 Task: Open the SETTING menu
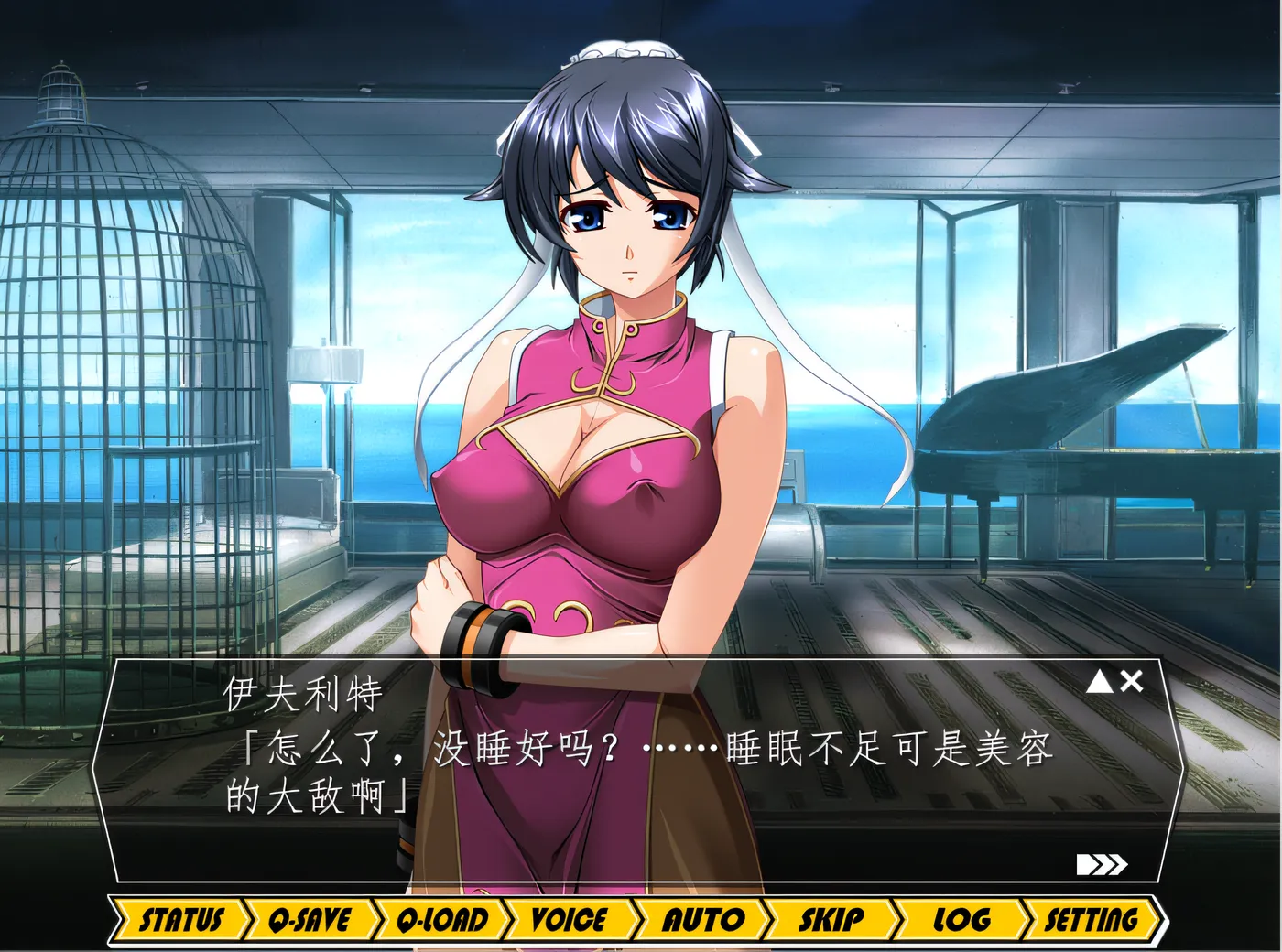(x=1092, y=919)
